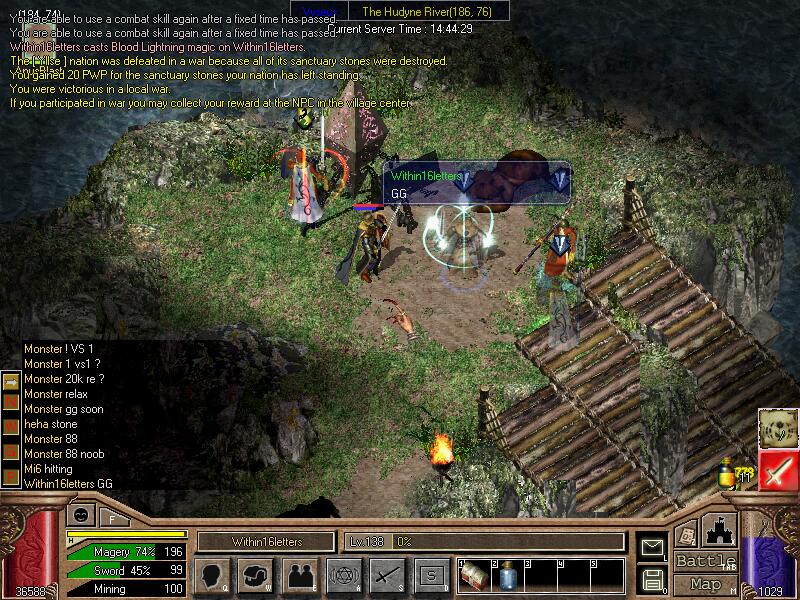This screenshot has width=800, height=600.
Task: Switch chat to the N channel
Action: (x=10, y=403)
